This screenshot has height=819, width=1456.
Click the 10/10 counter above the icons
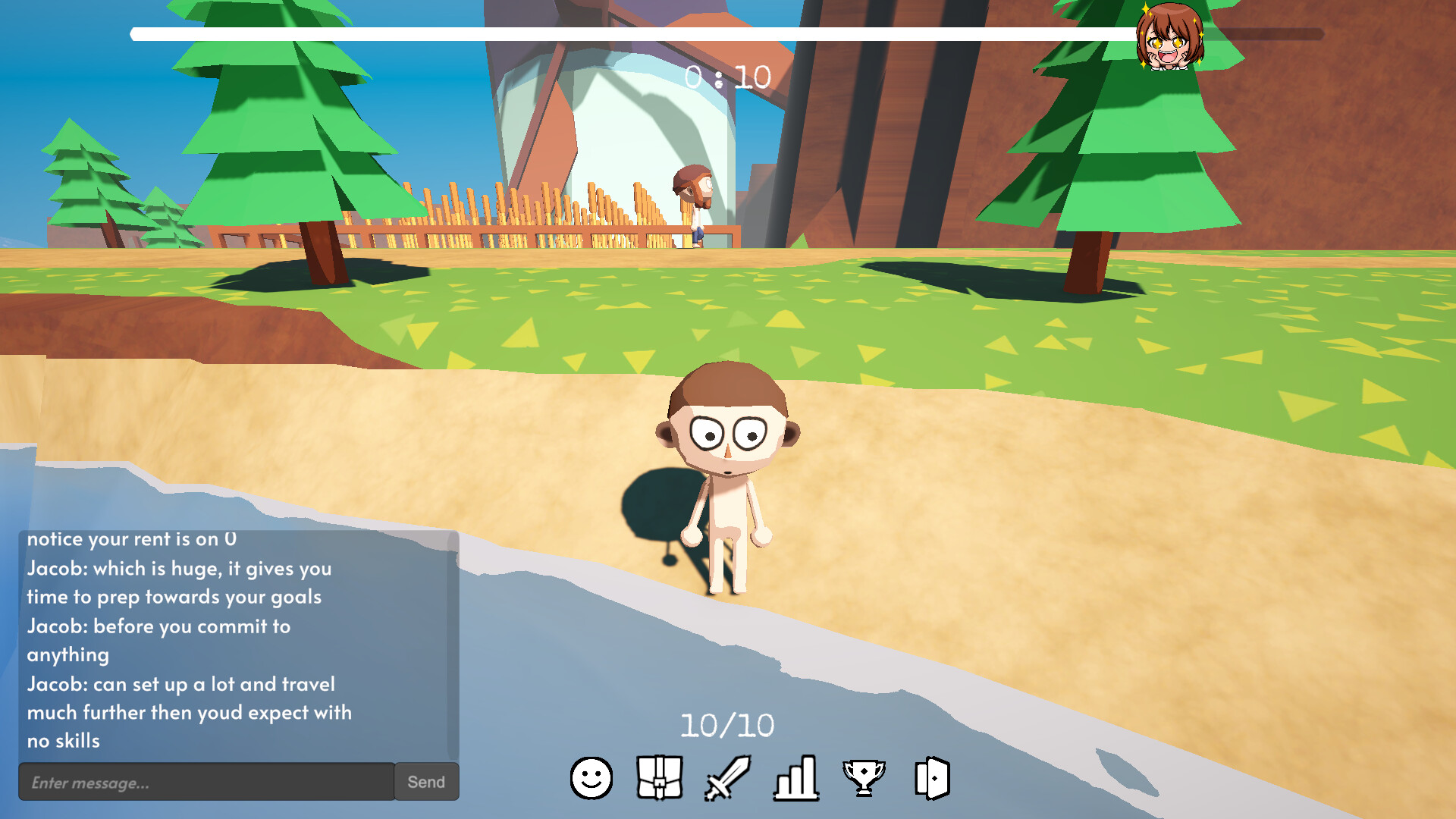coord(726,724)
